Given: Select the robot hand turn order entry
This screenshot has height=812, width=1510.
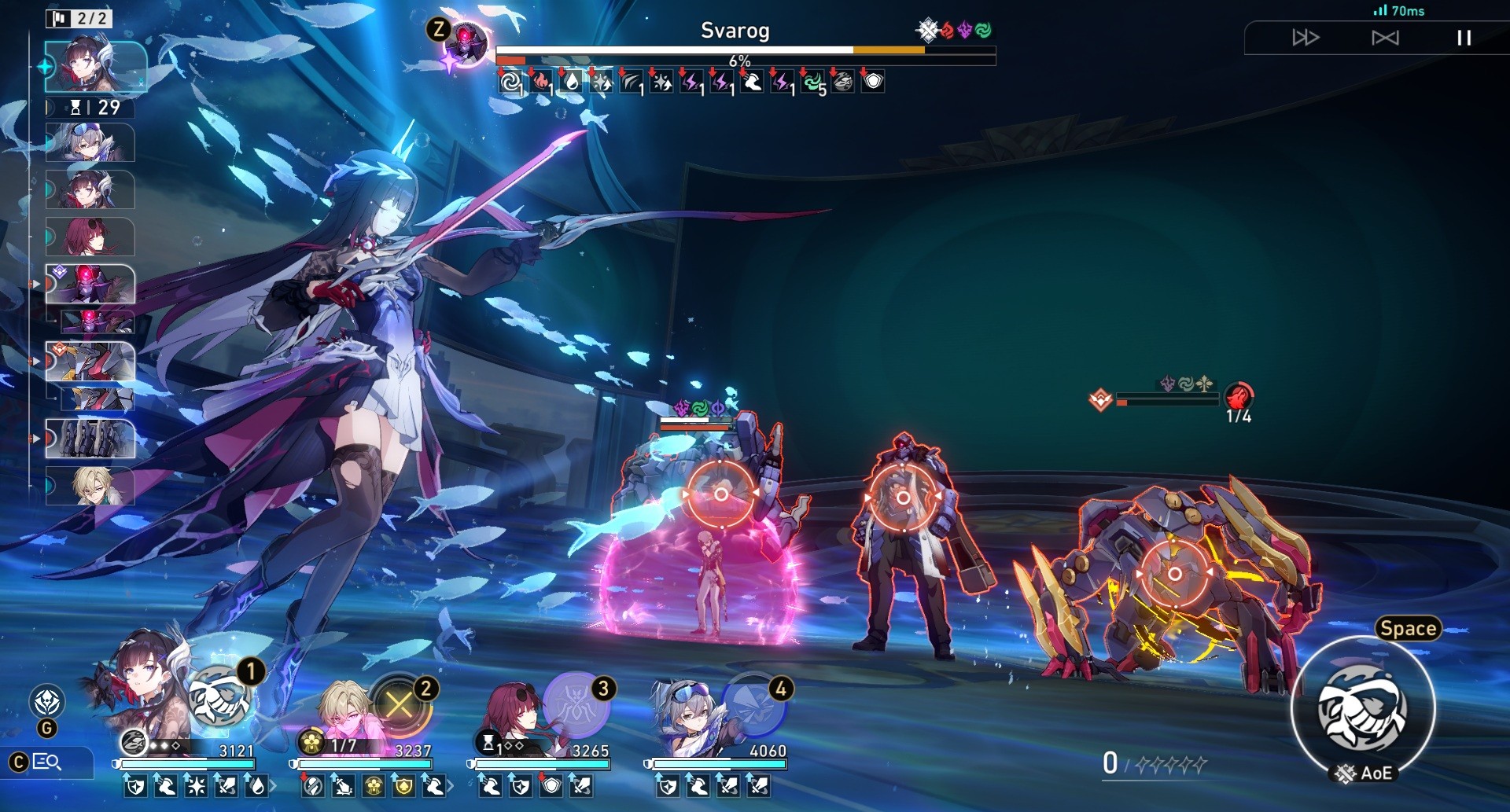Looking at the screenshot, I should pyautogui.click(x=90, y=439).
